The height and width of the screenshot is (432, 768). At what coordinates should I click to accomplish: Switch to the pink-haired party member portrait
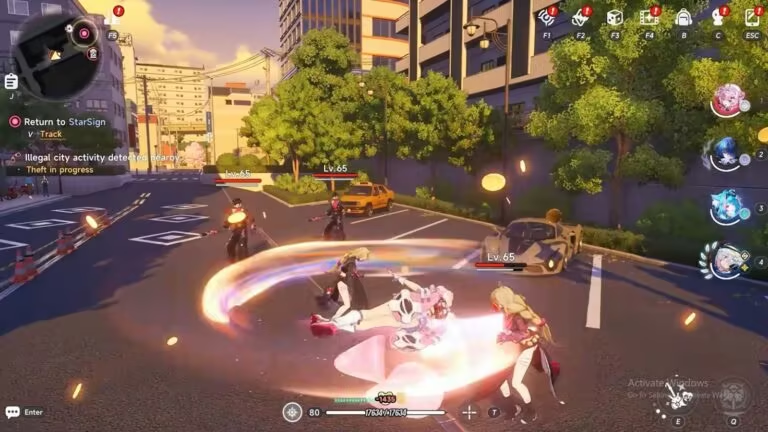(727, 100)
